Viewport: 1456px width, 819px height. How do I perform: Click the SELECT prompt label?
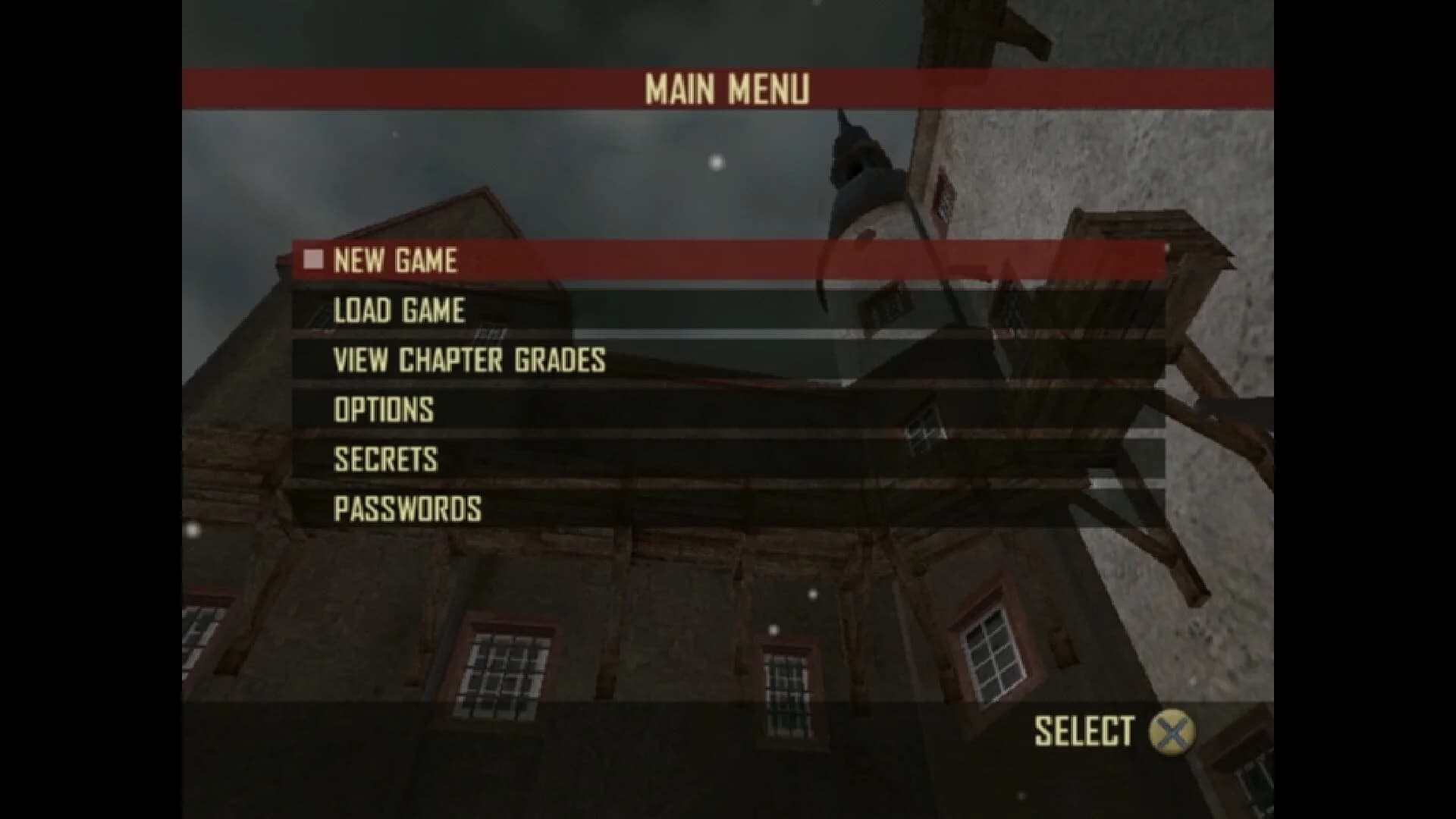coord(1084,730)
